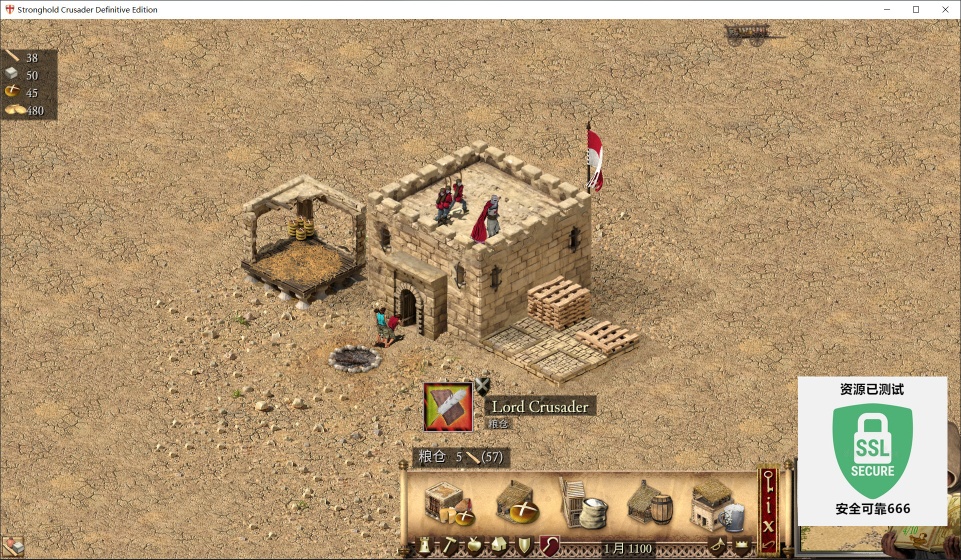
Task: Click the horn icon on build bar
Action: pyautogui.click(x=718, y=545)
